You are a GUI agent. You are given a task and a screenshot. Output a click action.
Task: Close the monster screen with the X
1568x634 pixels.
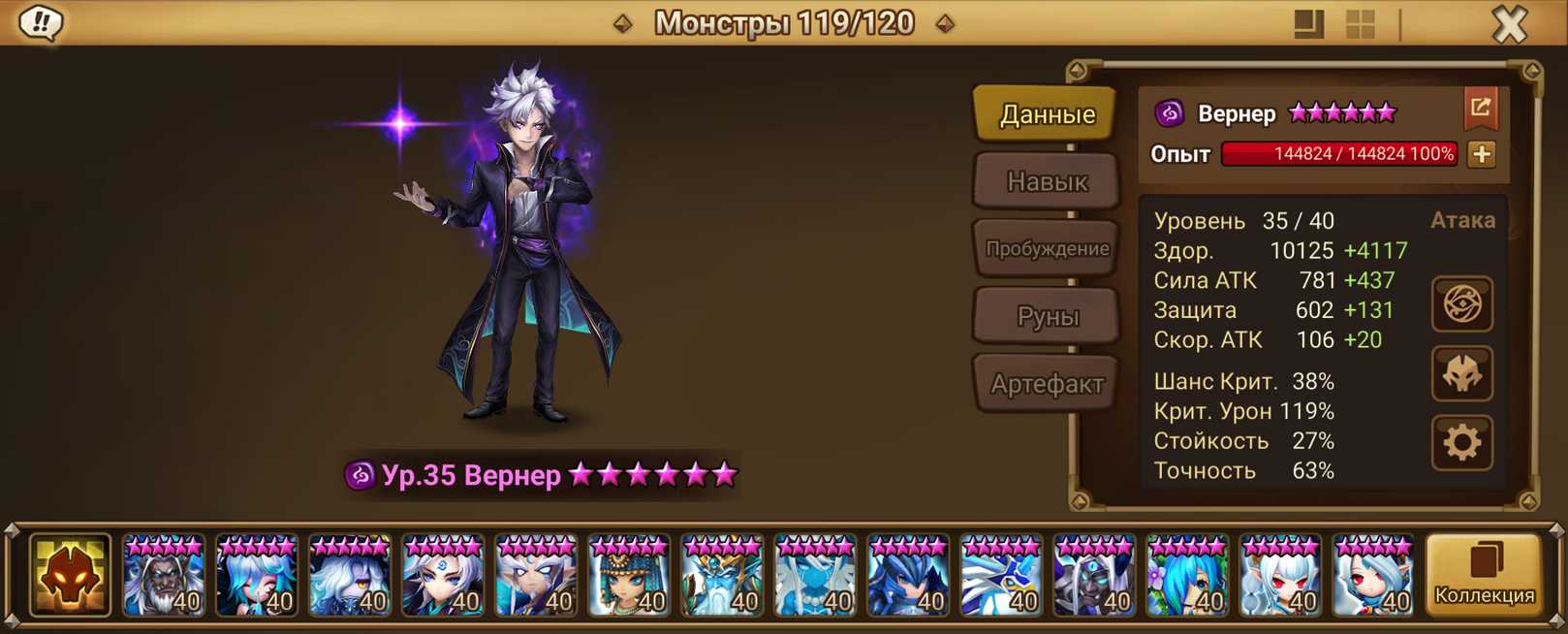point(1509,24)
